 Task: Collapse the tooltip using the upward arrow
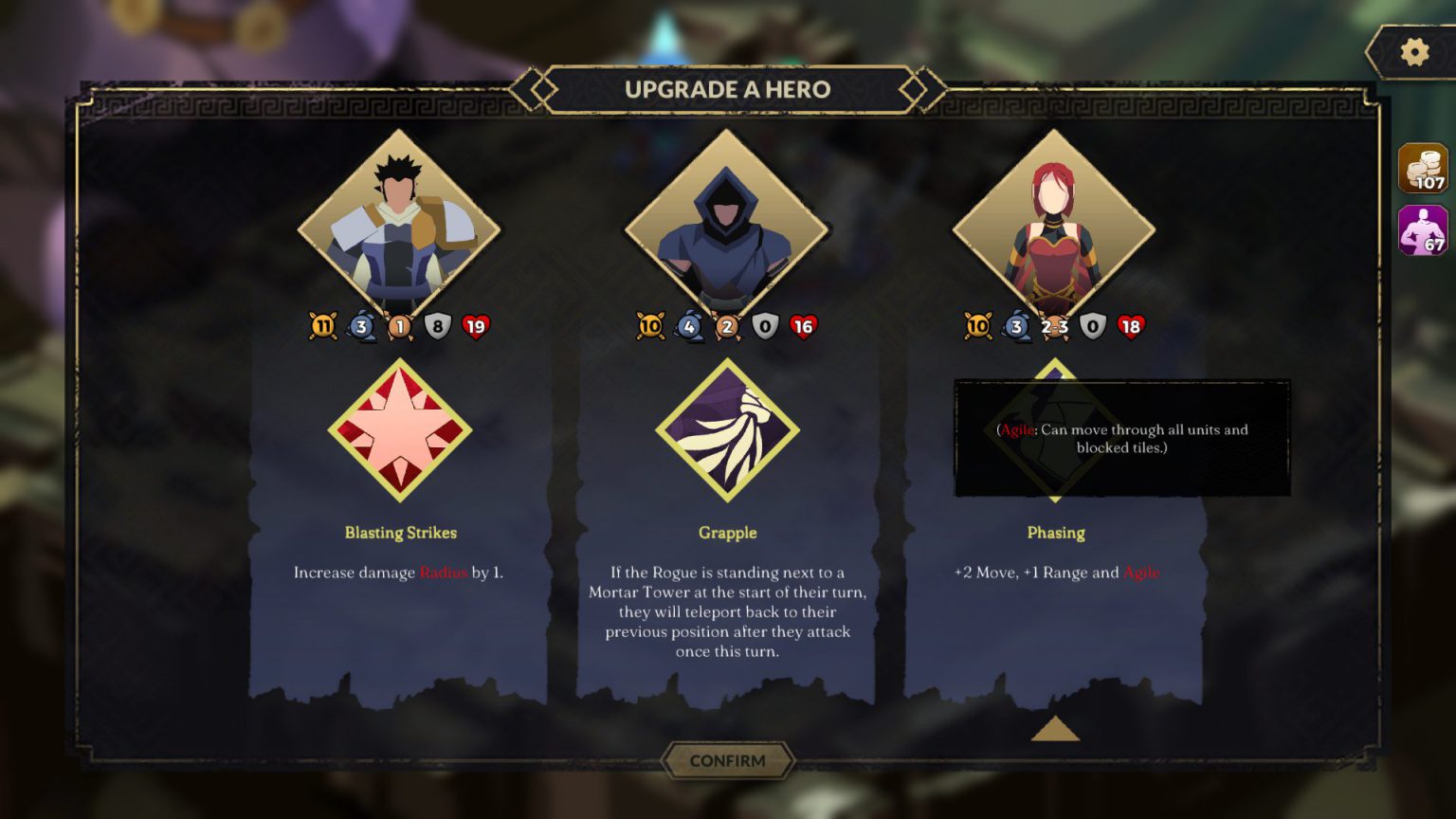point(1055,729)
